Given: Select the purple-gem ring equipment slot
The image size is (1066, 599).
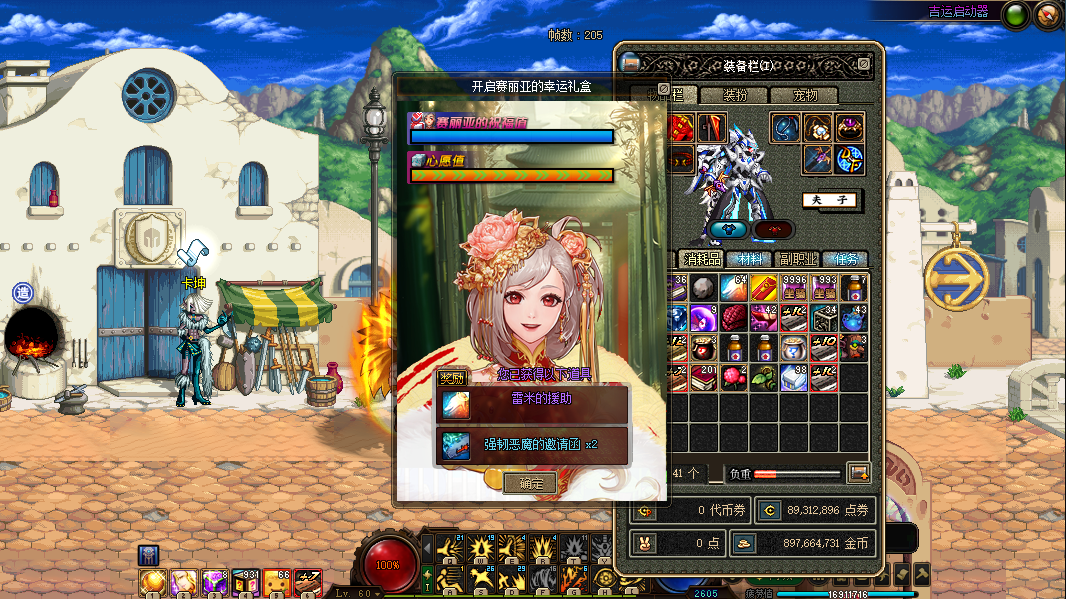Looking at the screenshot, I should 849,129.
